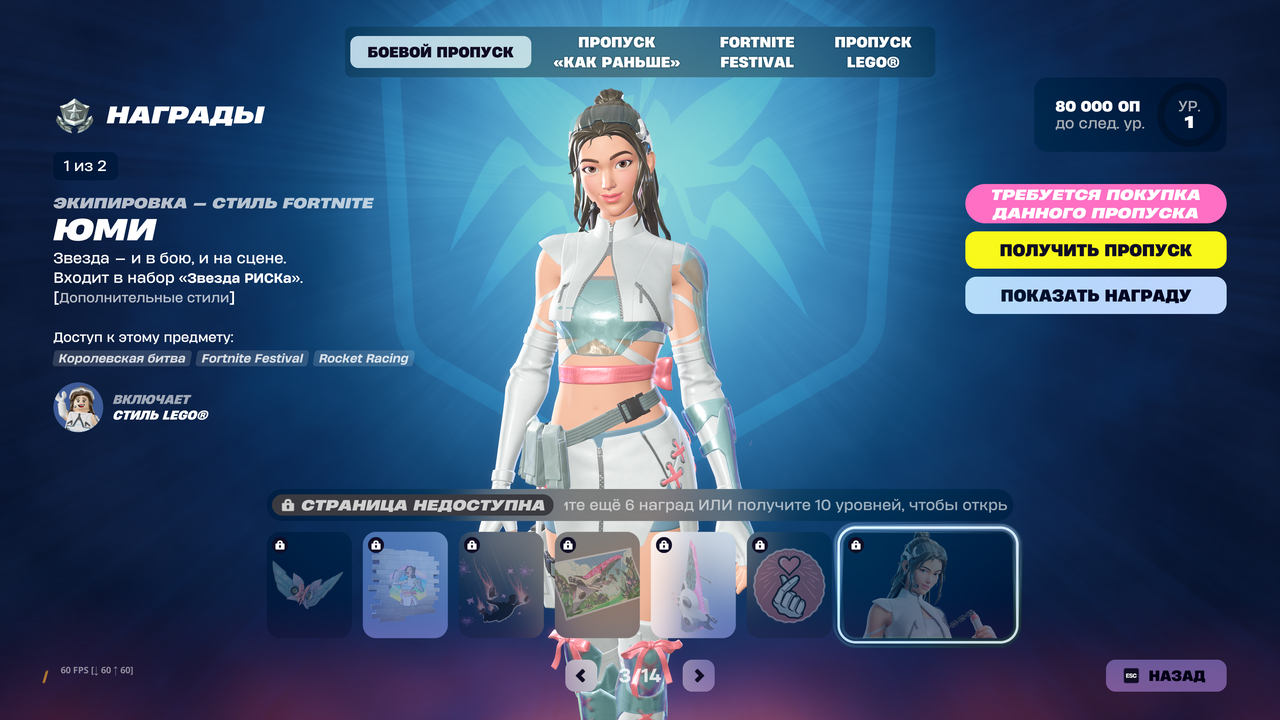This screenshot has height=720, width=1280.
Task: Select the skydiving contrail reward thumbnail
Action: 501,585
